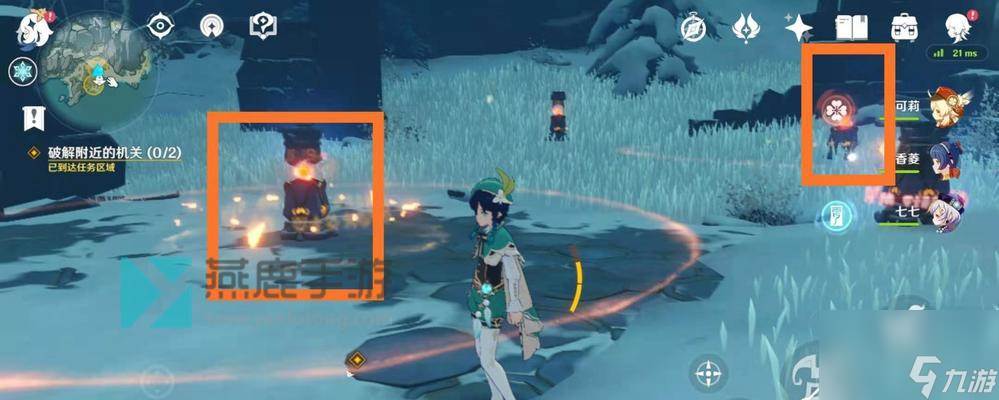Open the tutorial book with question mark

point(263,26)
